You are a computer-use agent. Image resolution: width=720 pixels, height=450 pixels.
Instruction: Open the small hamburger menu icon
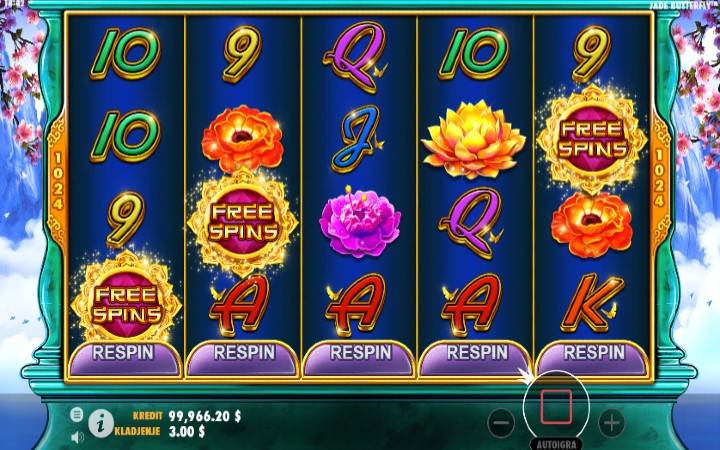tap(77, 414)
